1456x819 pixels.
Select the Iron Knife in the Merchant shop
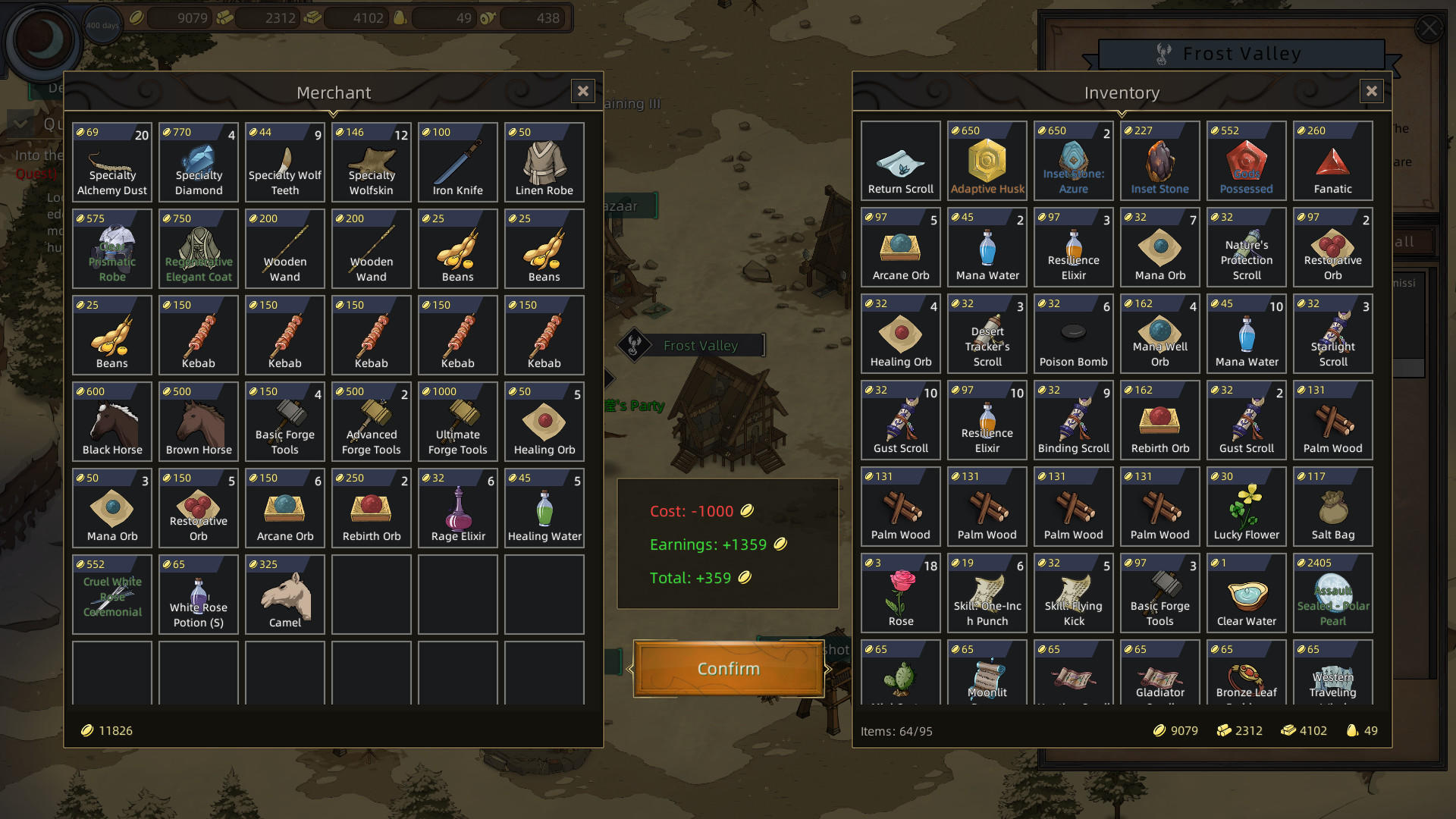click(x=457, y=162)
